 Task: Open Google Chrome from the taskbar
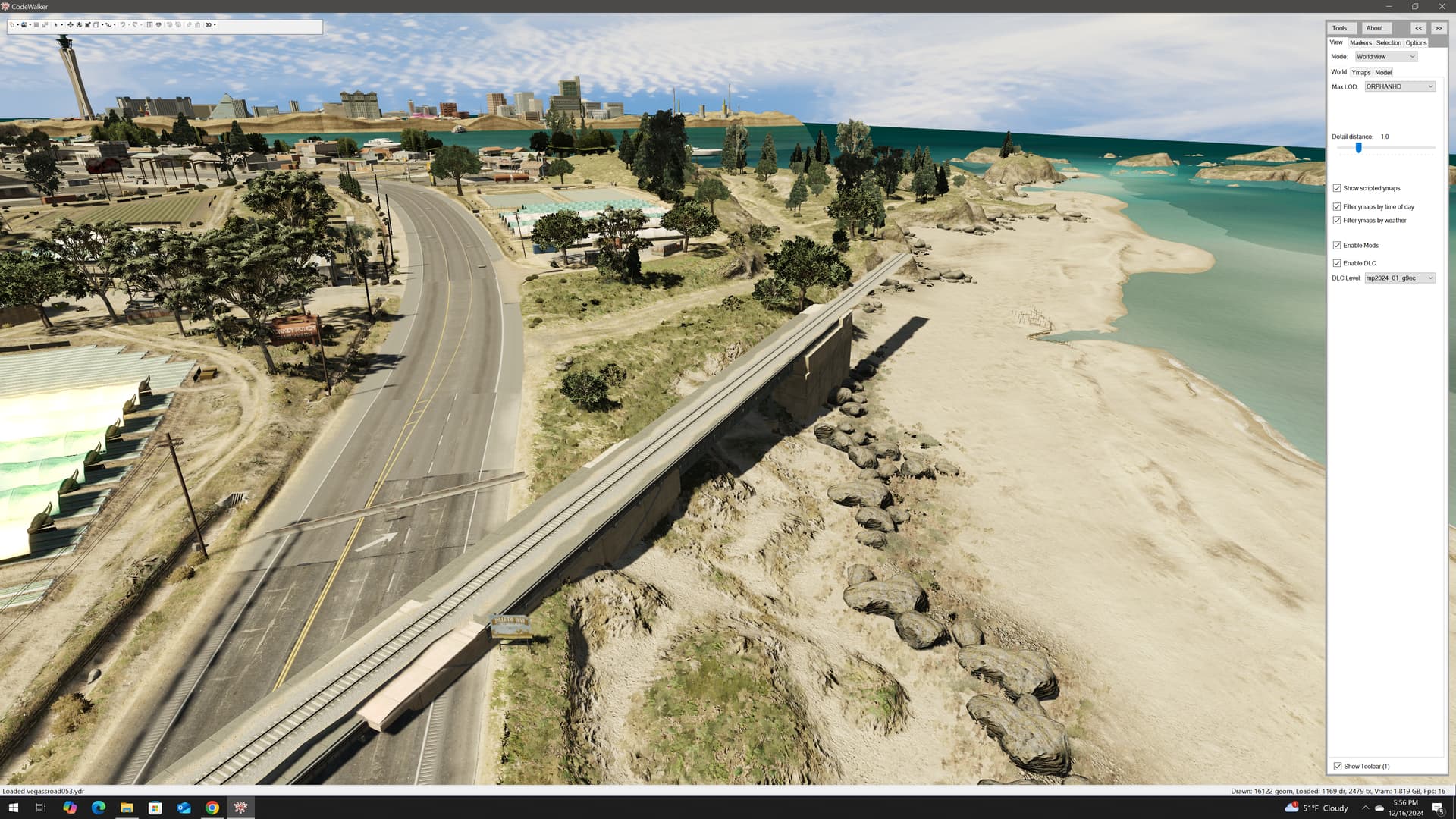tap(212, 808)
